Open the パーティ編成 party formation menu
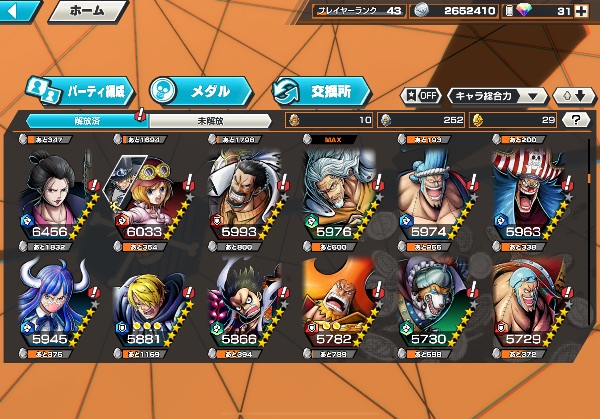This screenshot has height=419, width=600. coord(82,90)
